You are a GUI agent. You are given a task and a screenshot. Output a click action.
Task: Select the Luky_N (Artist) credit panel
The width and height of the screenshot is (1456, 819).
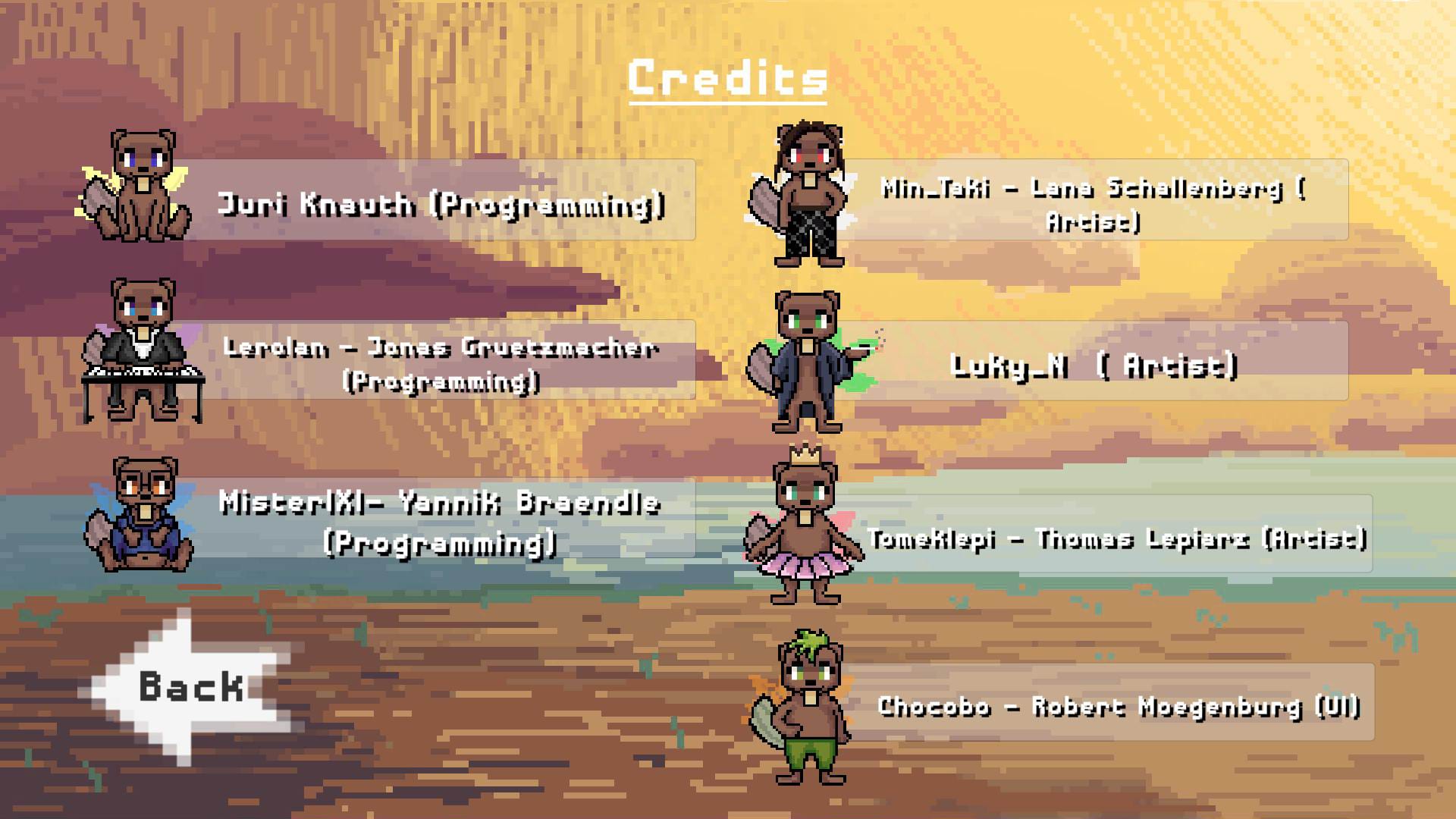coord(1100,362)
